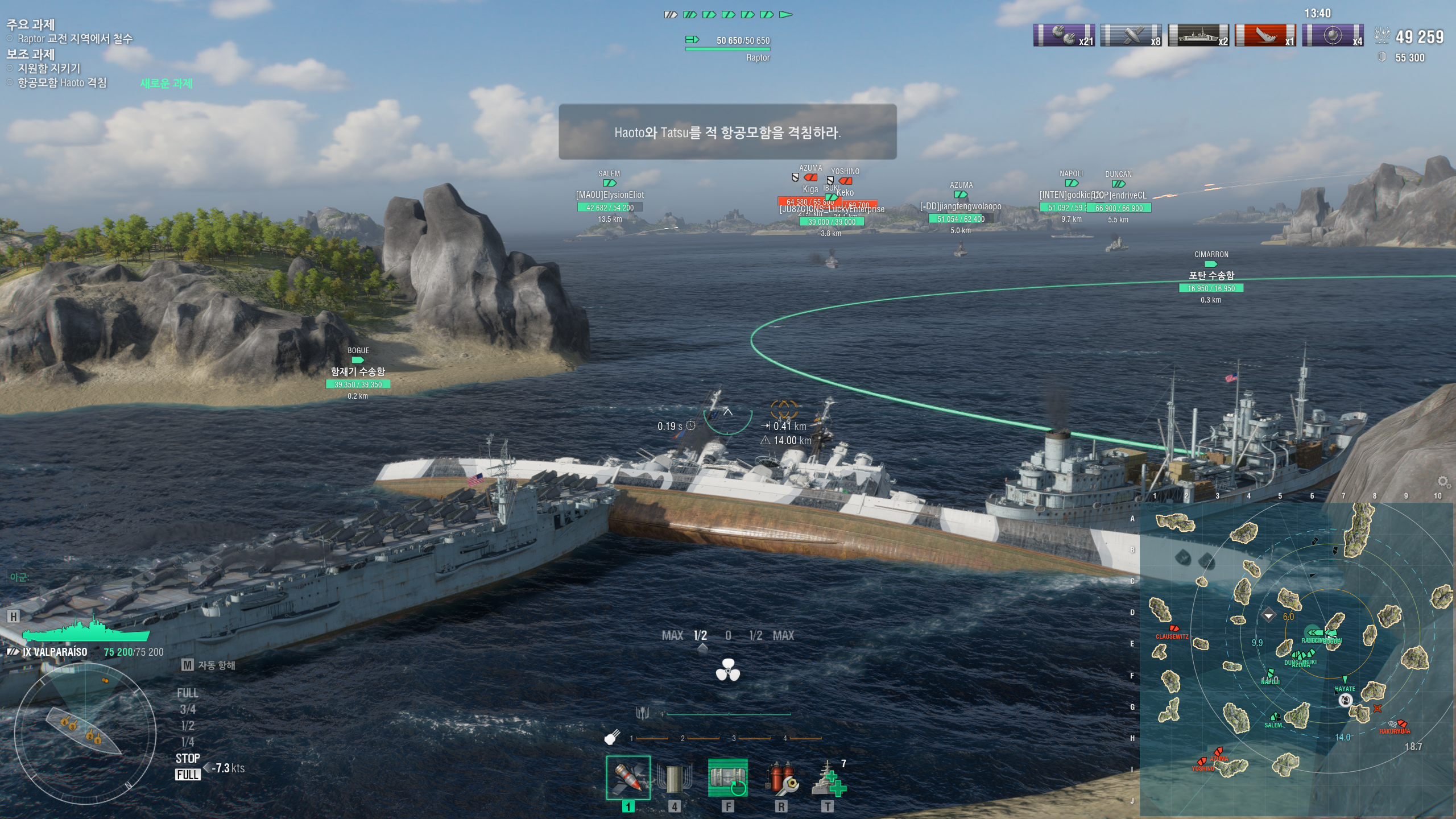Set engine telegraph to 3/4 speed
The image size is (1456, 819).
188,709
